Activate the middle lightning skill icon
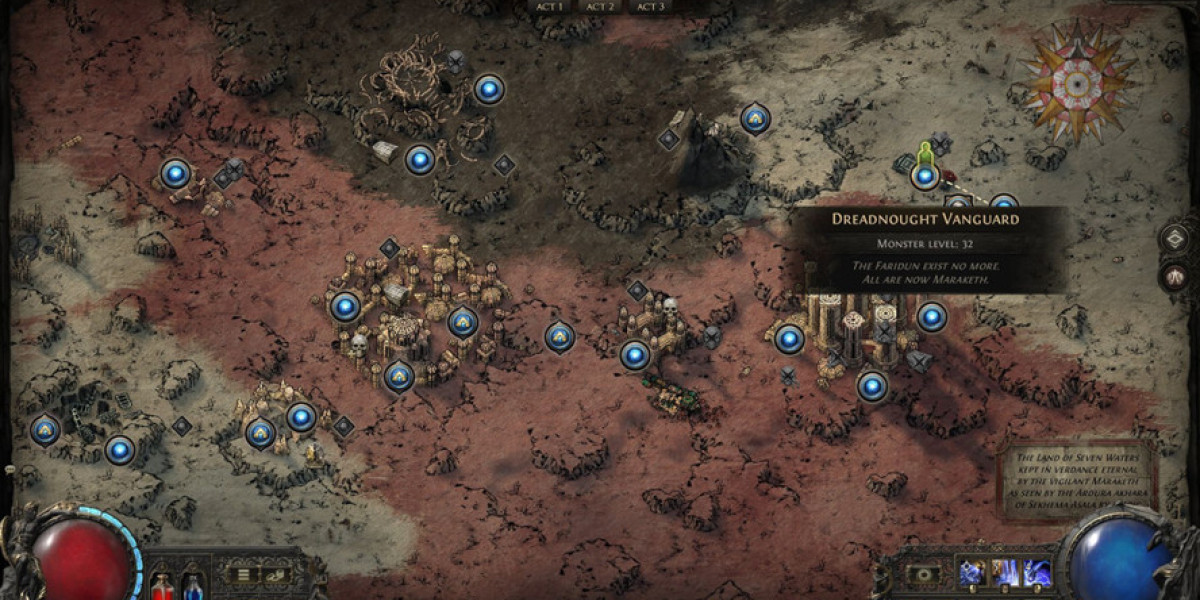The width and height of the screenshot is (1200, 600). coord(1003,573)
